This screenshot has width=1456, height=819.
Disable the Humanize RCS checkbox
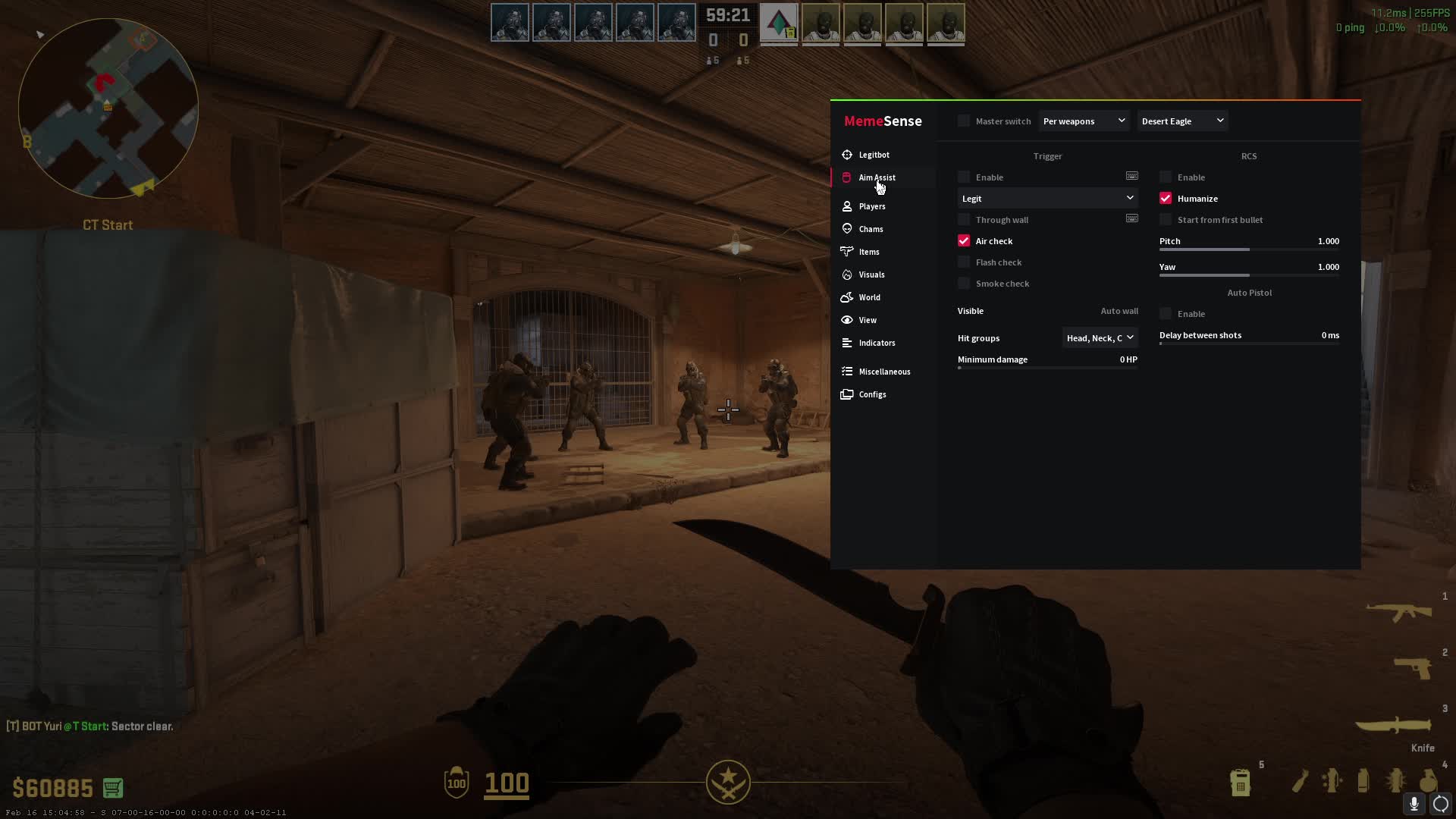click(1166, 198)
